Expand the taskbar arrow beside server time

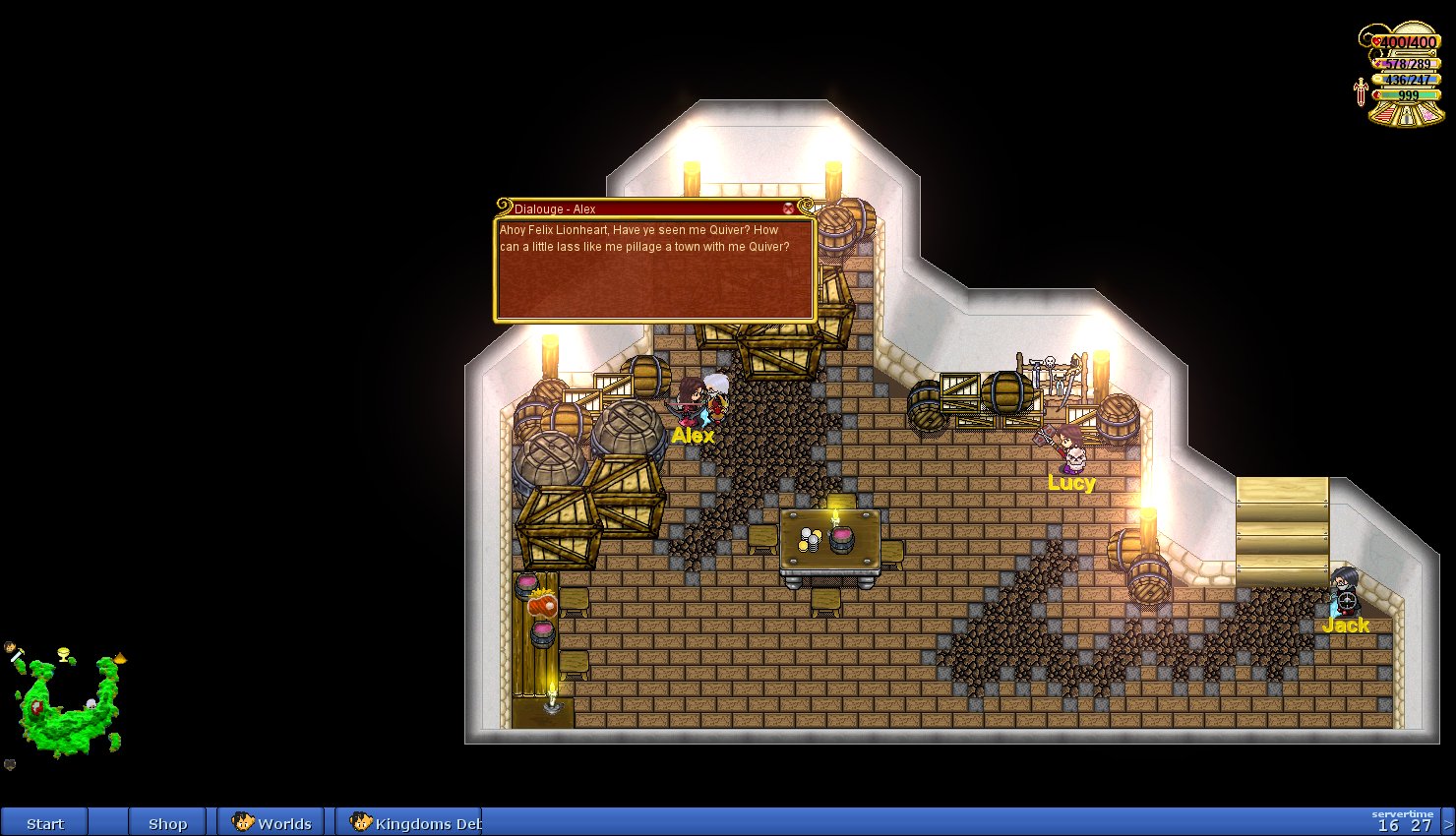1448,823
